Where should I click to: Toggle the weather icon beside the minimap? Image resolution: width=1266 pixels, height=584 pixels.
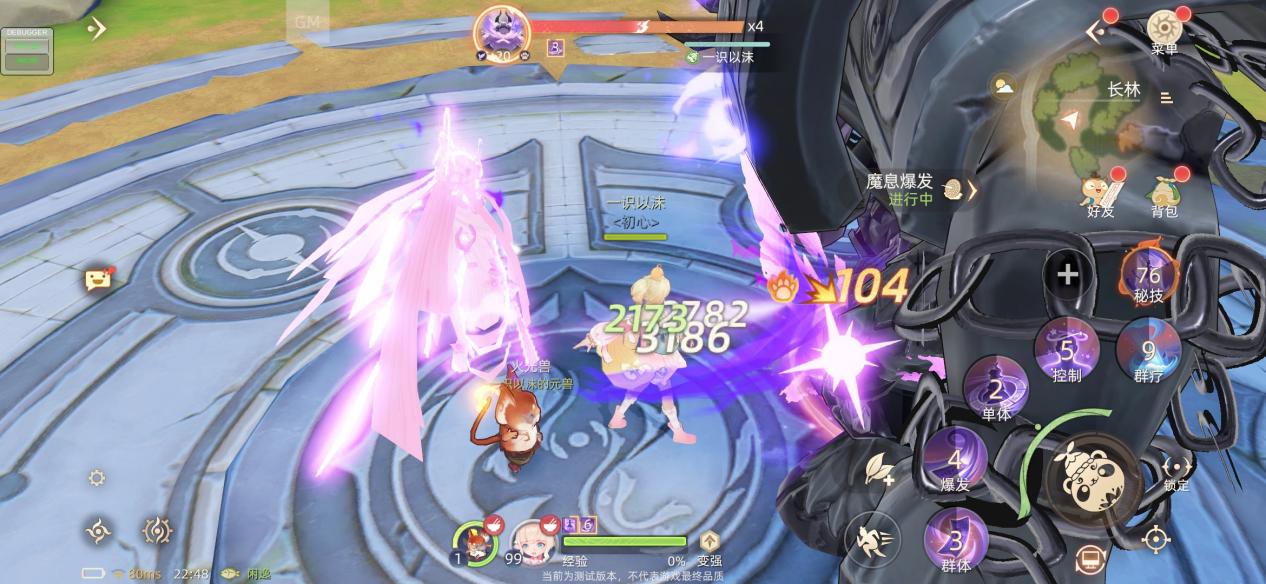click(x=1003, y=87)
